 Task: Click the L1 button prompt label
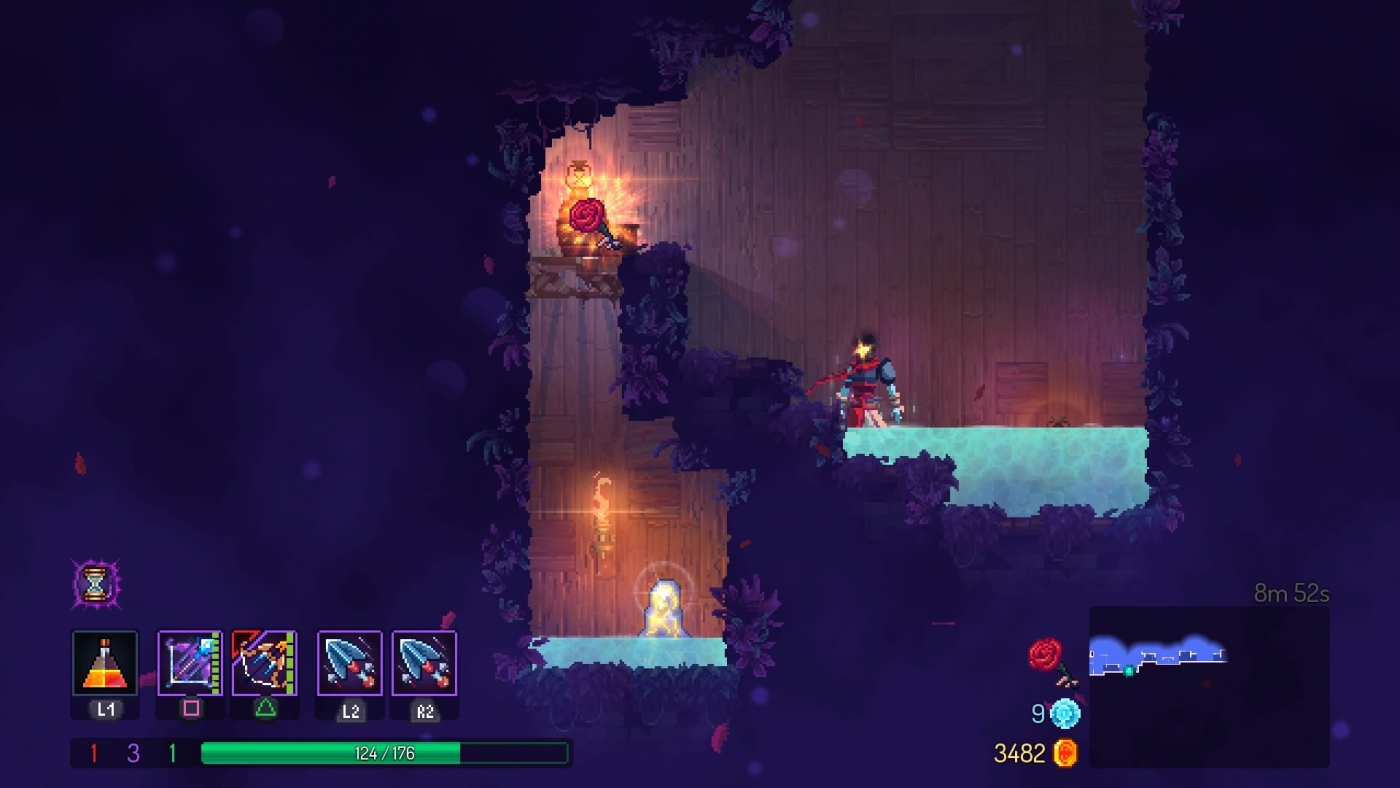104,710
